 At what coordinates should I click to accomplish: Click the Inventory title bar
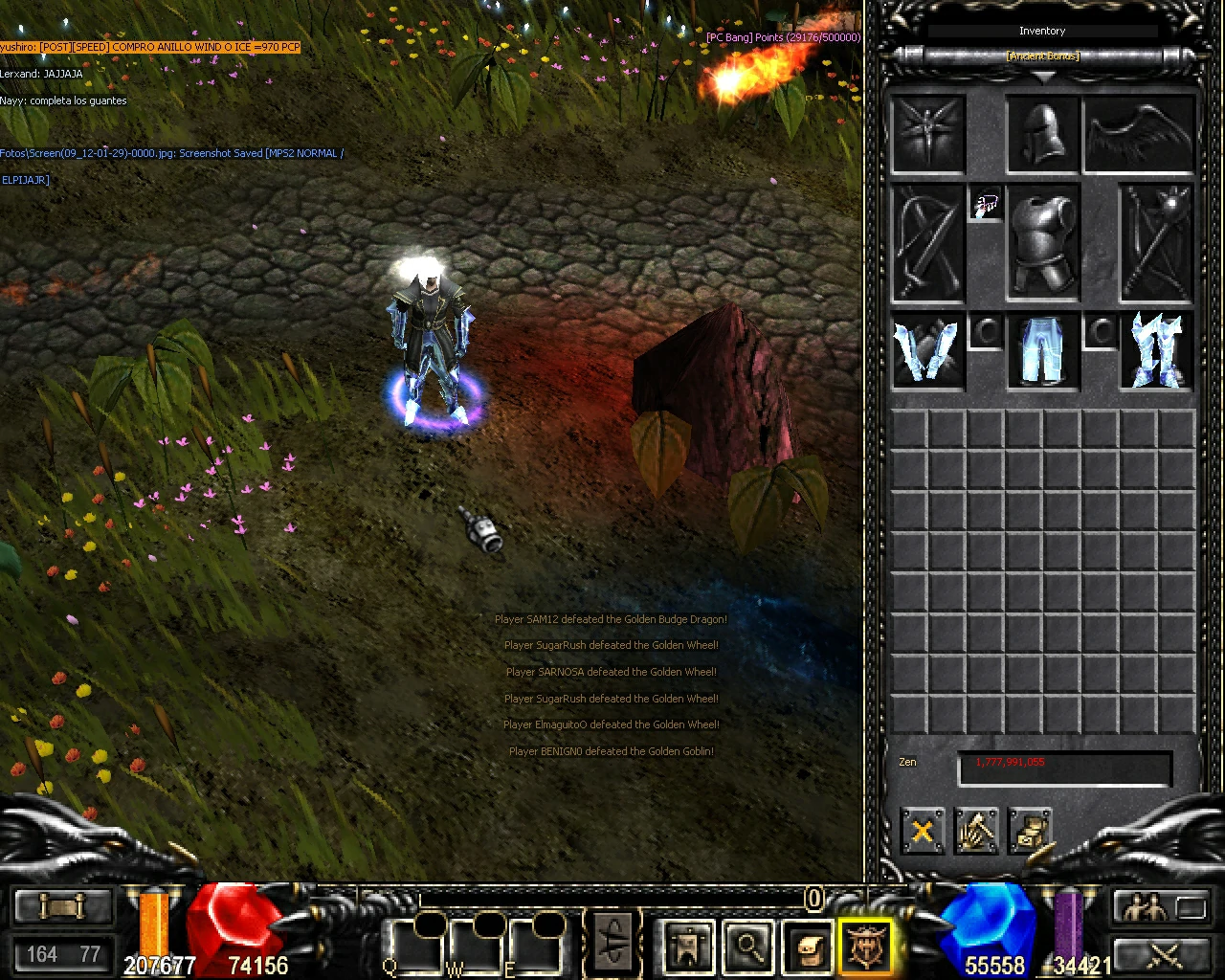(1042, 30)
